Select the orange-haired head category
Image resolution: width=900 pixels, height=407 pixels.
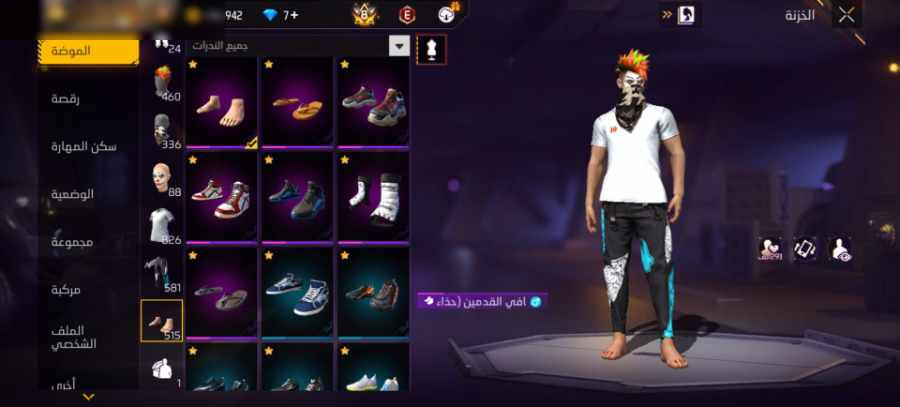[162, 82]
